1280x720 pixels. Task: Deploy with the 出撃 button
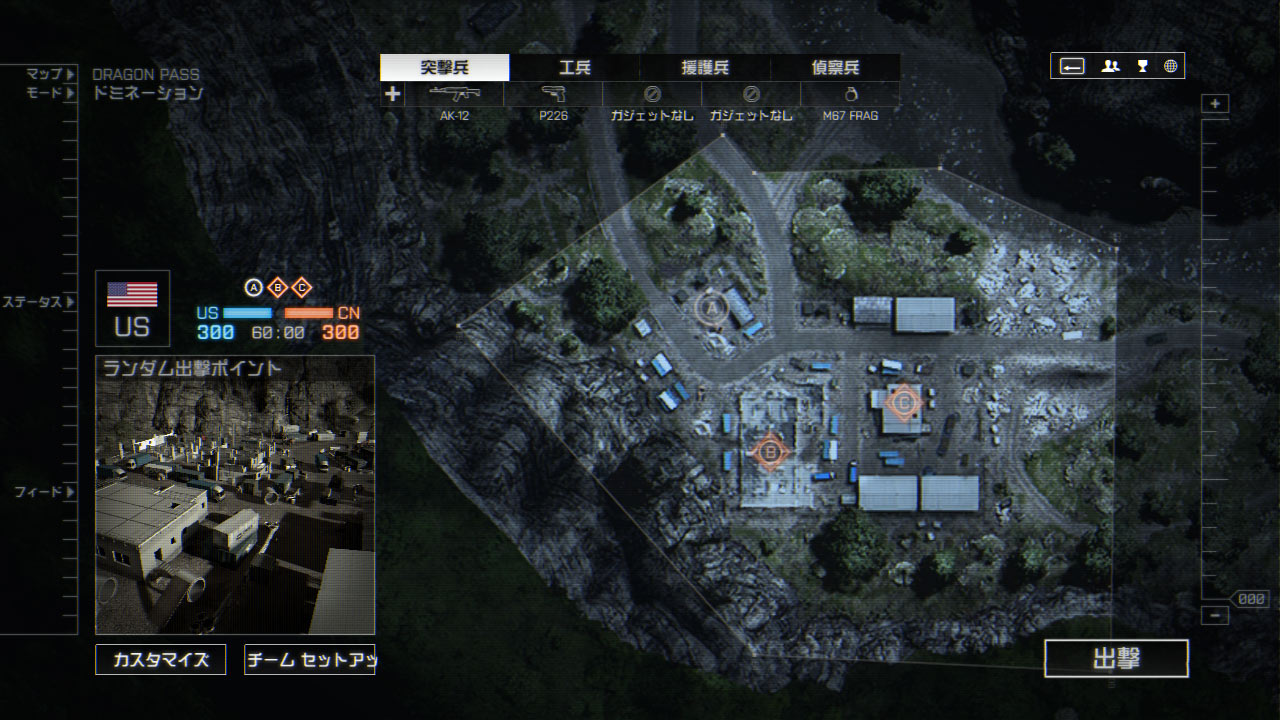click(x=1116, y=658)
